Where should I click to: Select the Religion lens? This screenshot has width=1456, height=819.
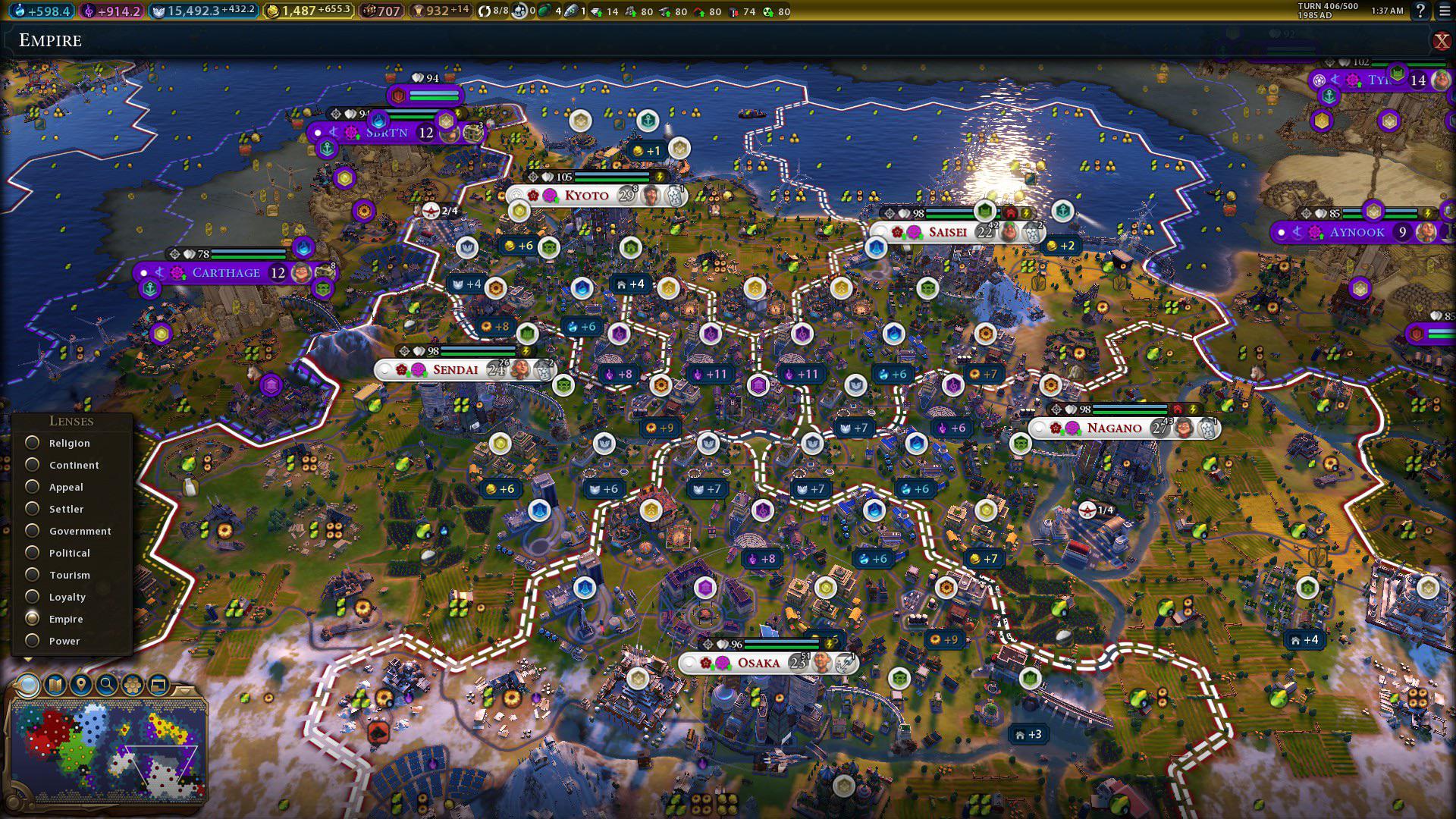[x=33, y=443]
